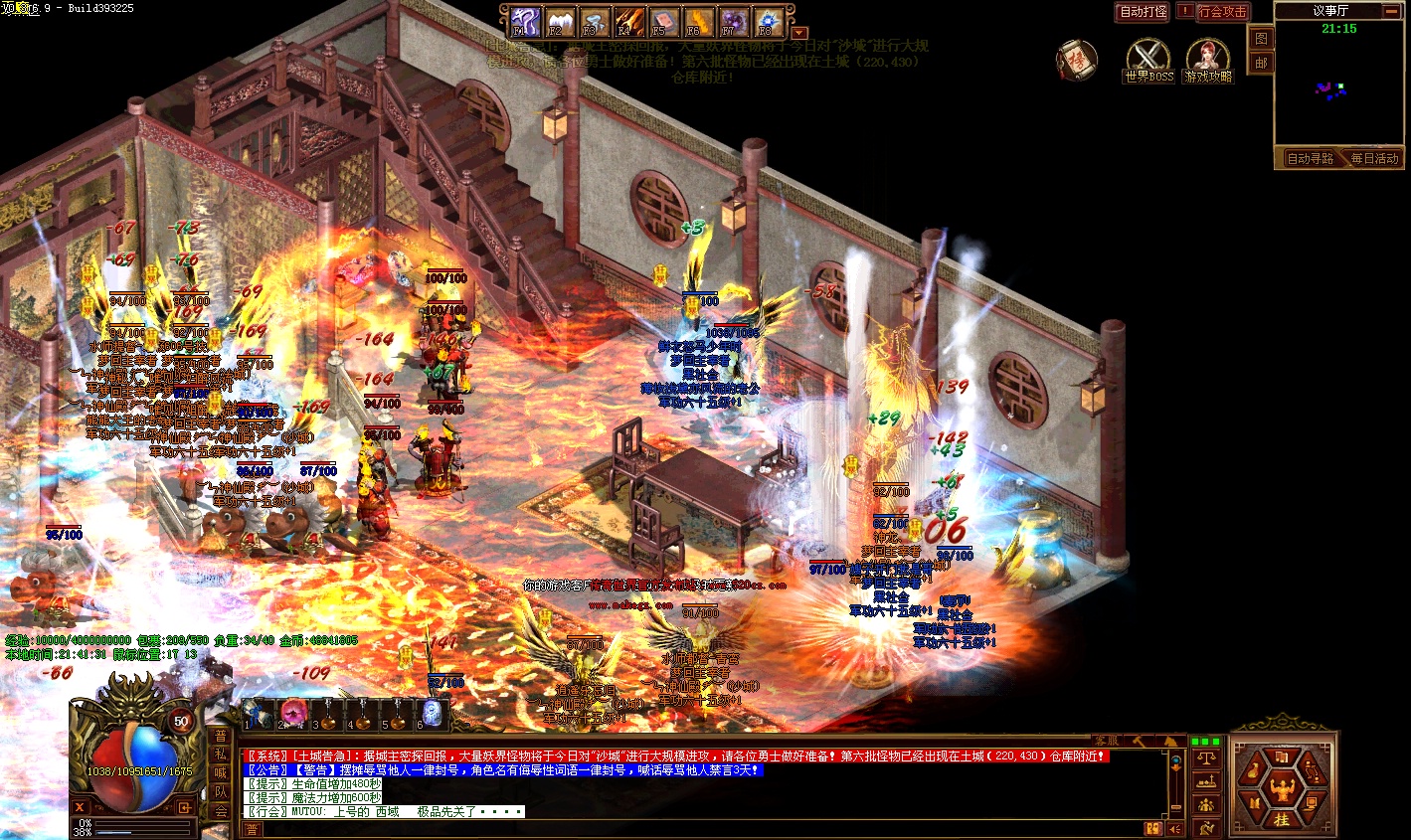Select the 喊 shout chat channel

coord(221,773)
